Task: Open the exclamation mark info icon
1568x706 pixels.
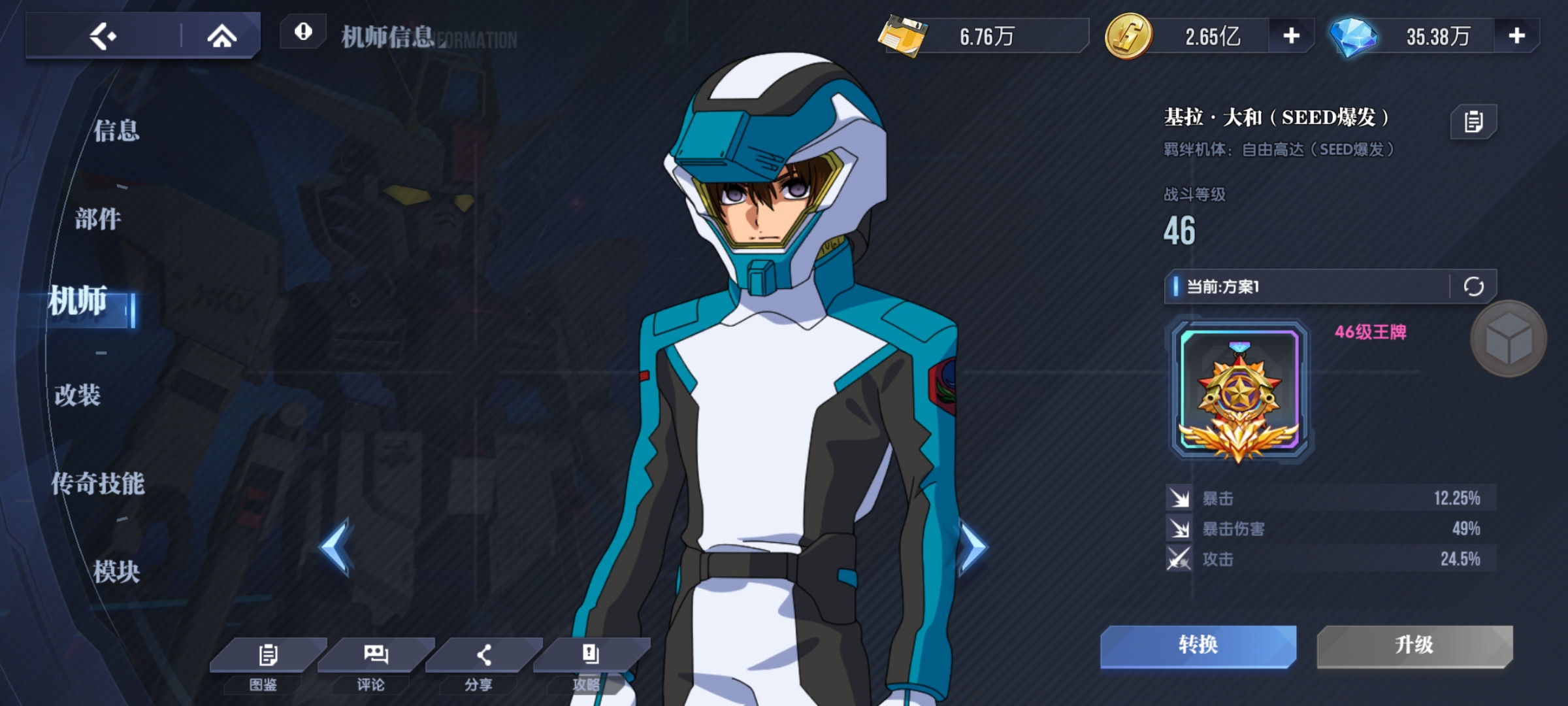Action: tap(303, 32)
